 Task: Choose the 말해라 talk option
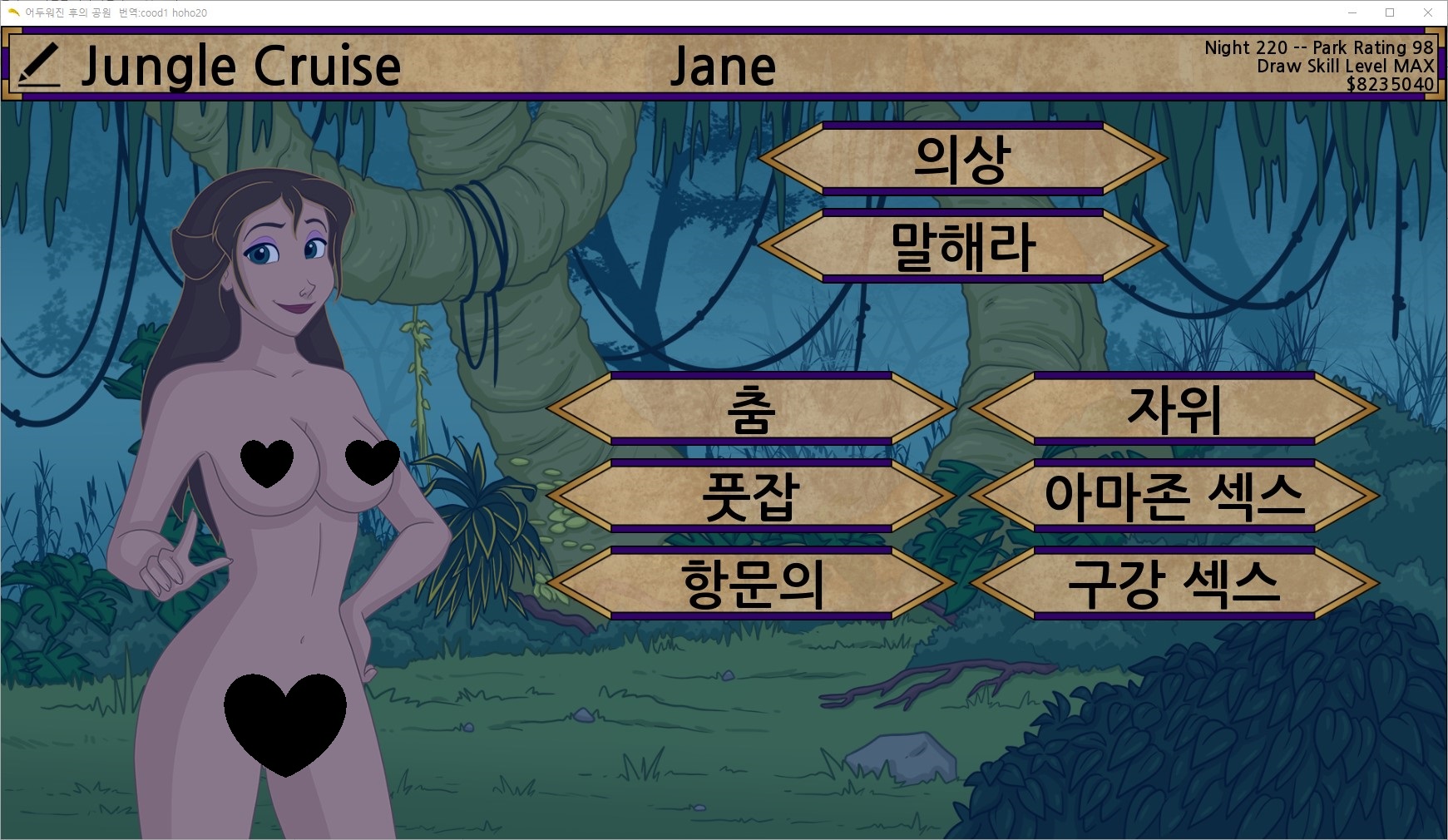(962, 246)
